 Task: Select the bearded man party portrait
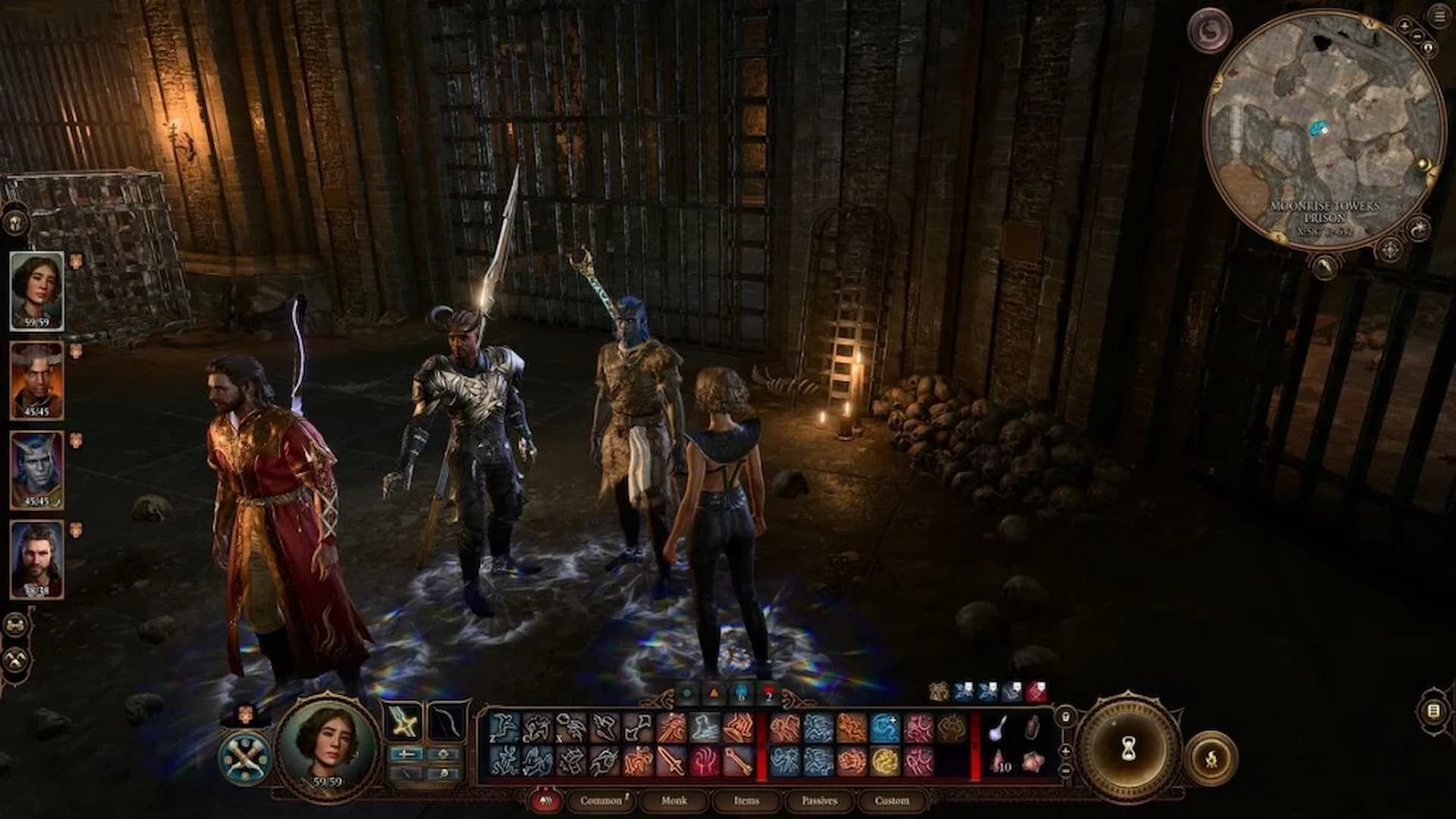click(36, 560)
